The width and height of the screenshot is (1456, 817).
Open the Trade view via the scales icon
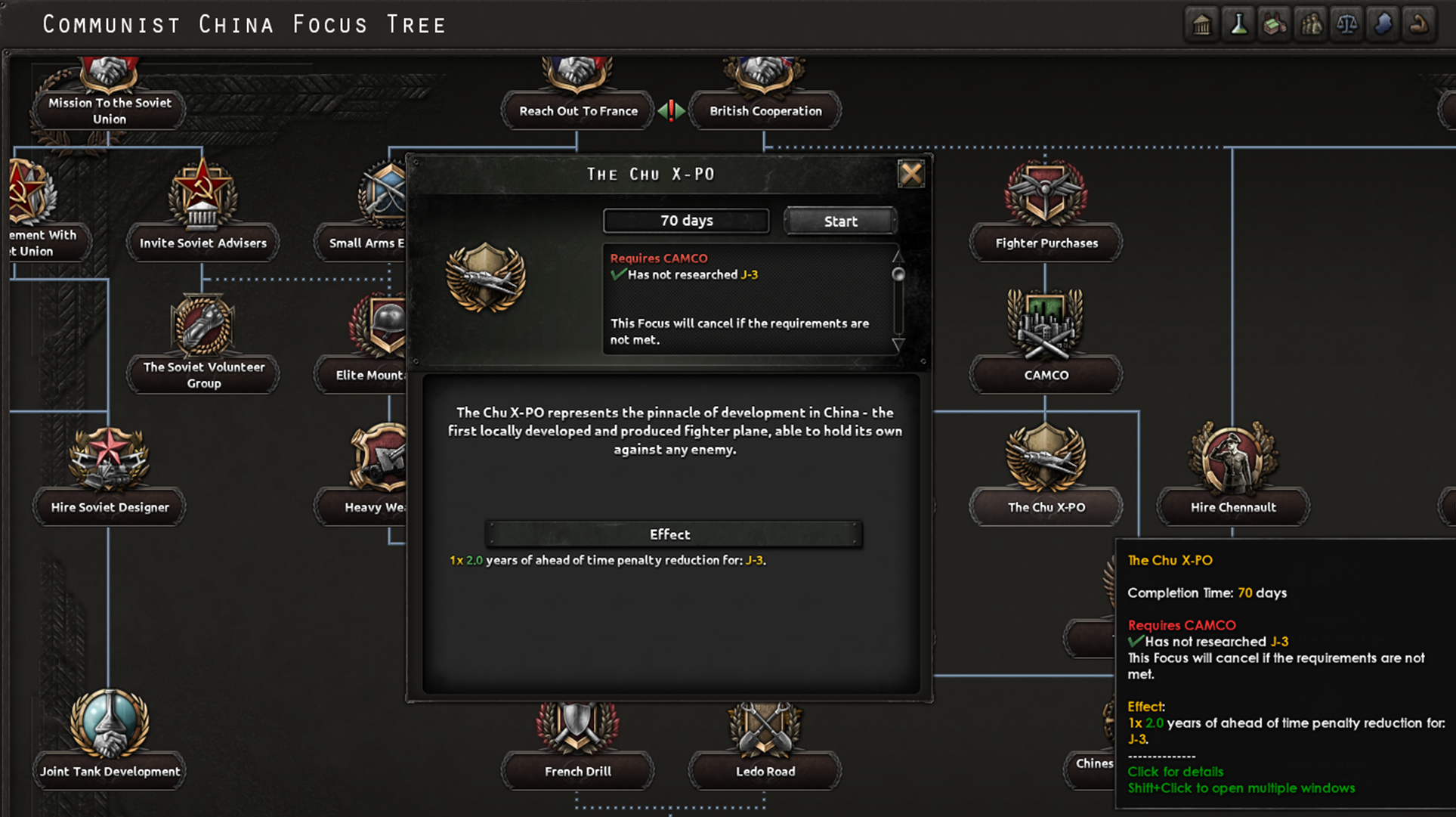1346,23
